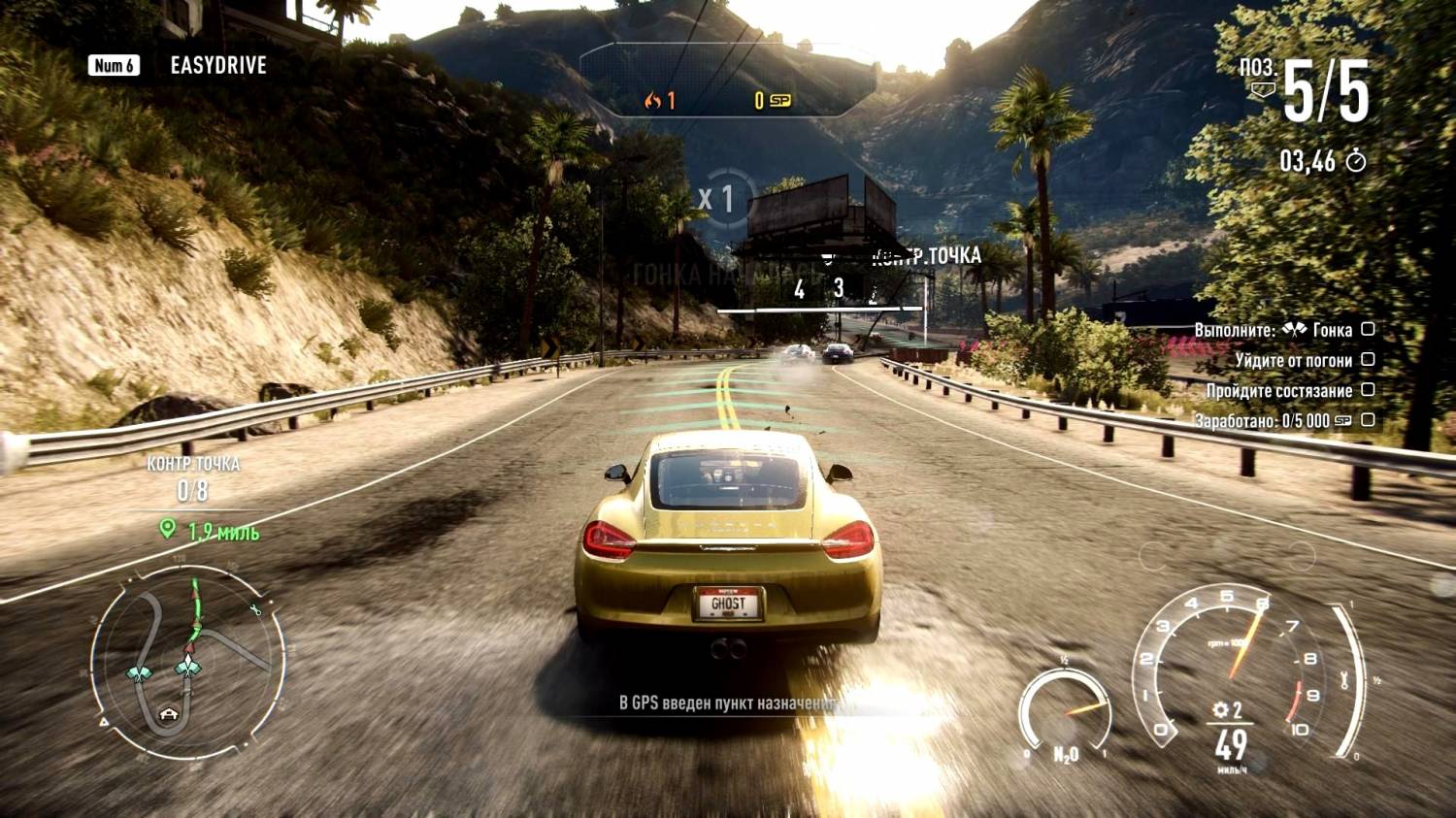Mark the Заработано 0/5 000 SP checkbox
This screenshot has width=1456, height=818.
(x=1368, y=420)
